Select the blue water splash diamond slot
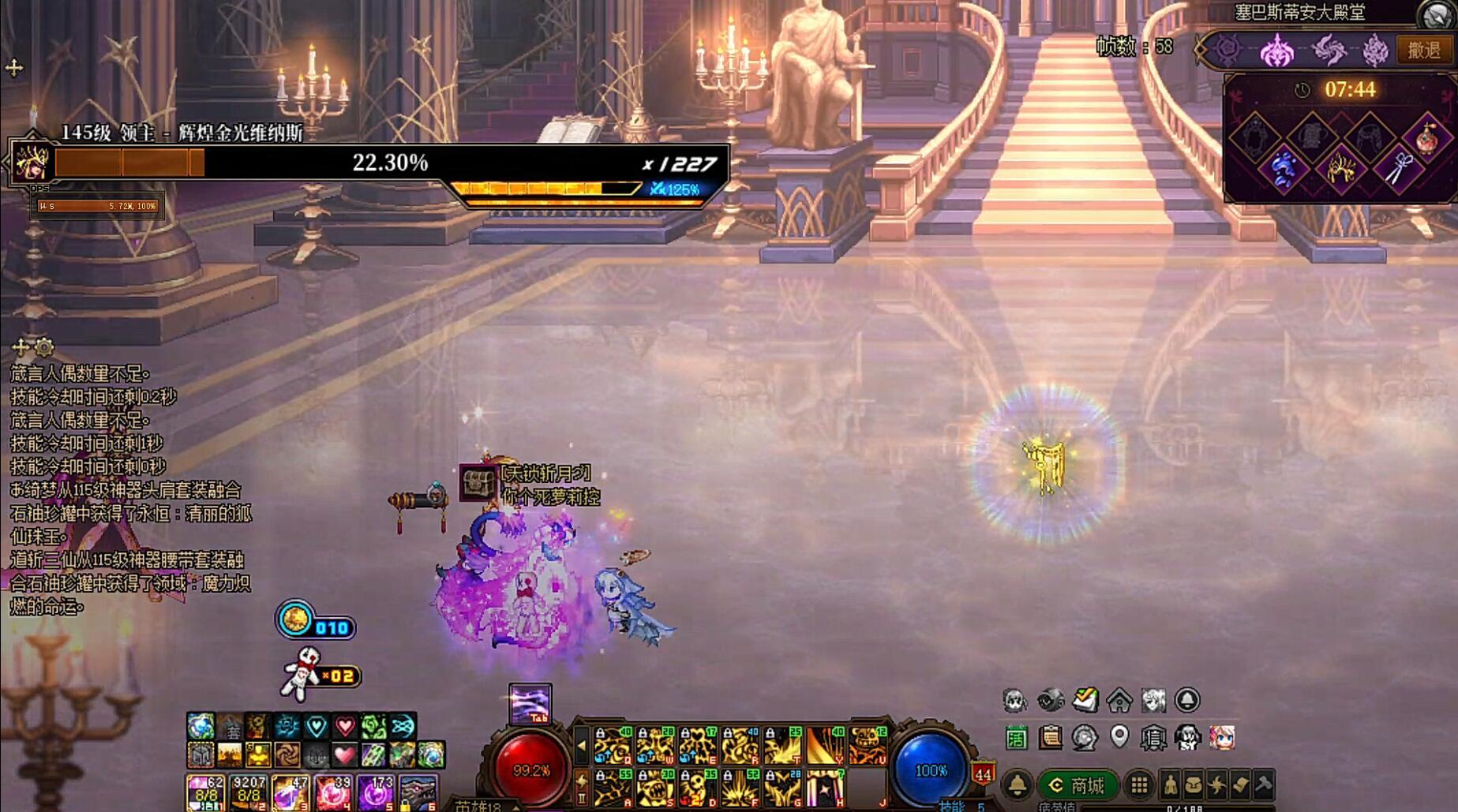Image resolution: width=1458 pixels, height=812 pixels. point(1283,168)
